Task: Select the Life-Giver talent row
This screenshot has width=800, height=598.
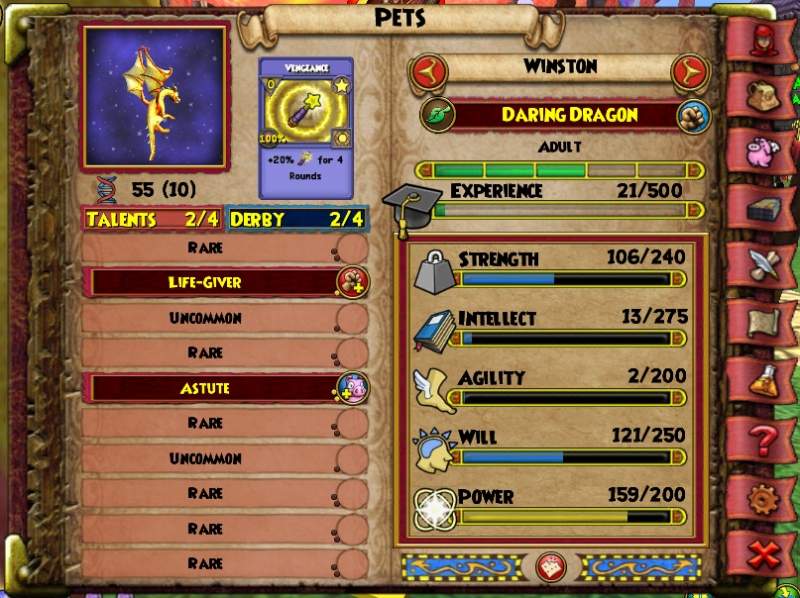Action: coord(218,282)
